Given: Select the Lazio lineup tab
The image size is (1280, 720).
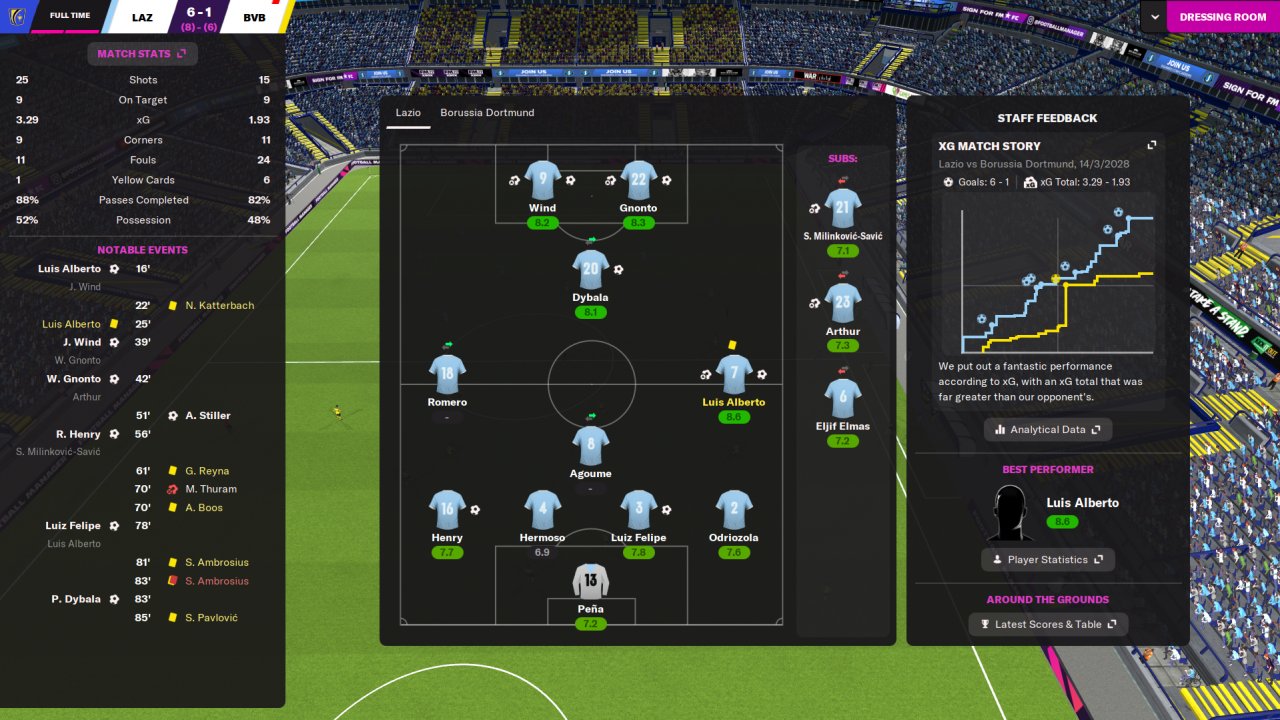Looking at the screenshot, I should [408, 113].
